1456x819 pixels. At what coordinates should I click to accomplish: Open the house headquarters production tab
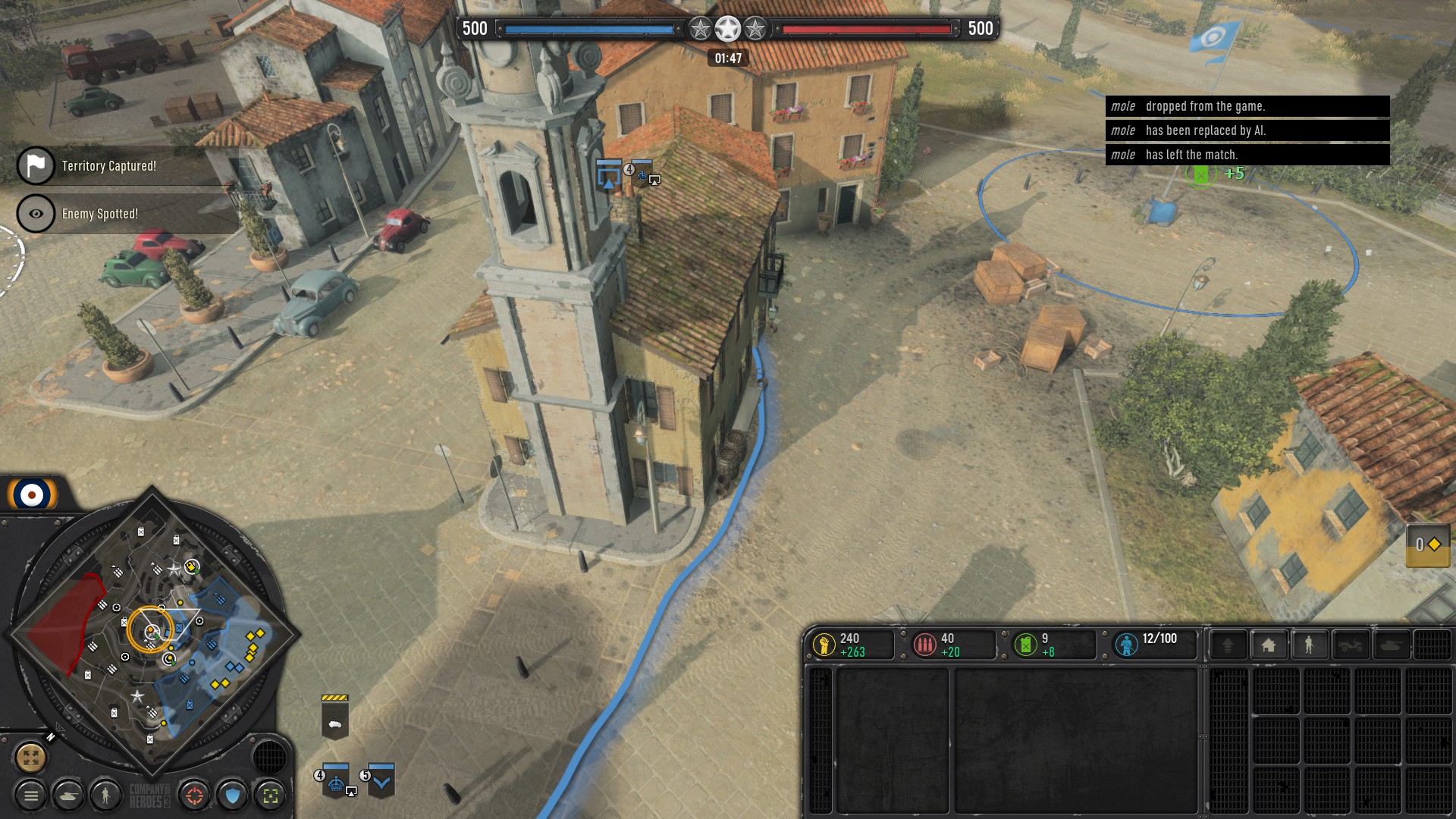click(1268, 645)
